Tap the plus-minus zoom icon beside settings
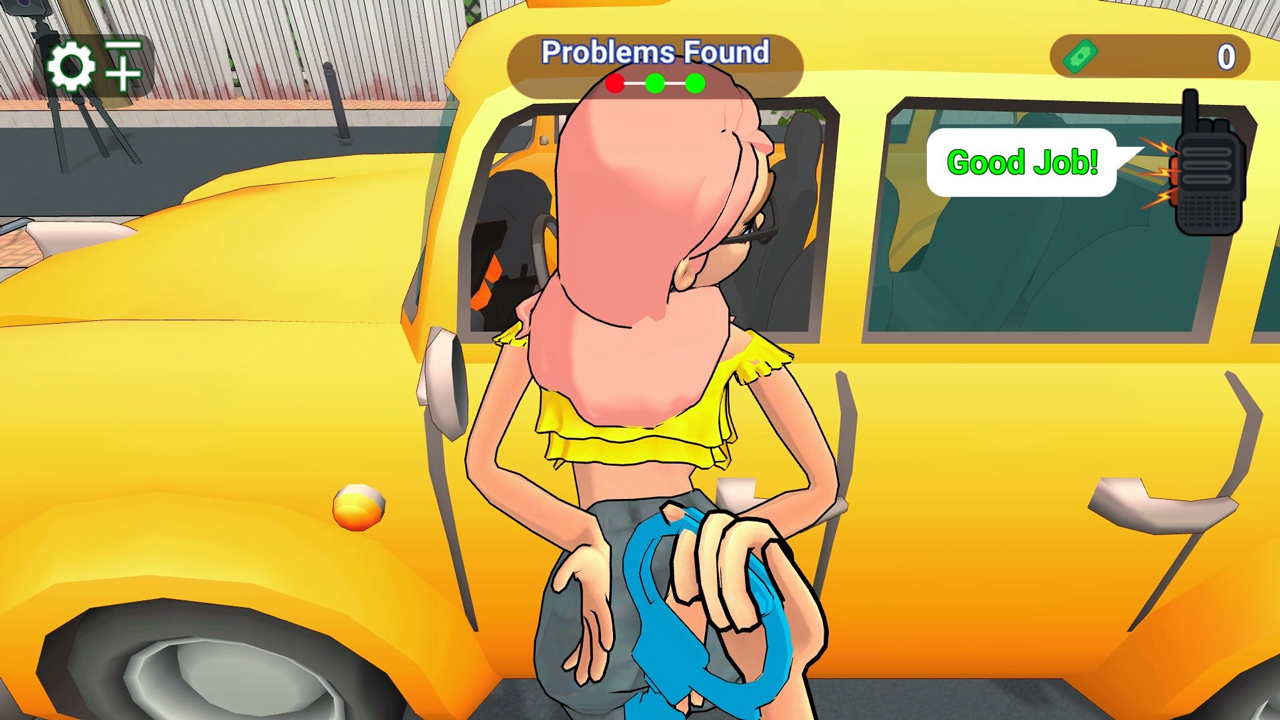Viewport: 1280px width, 720px height. coord(123,66)
